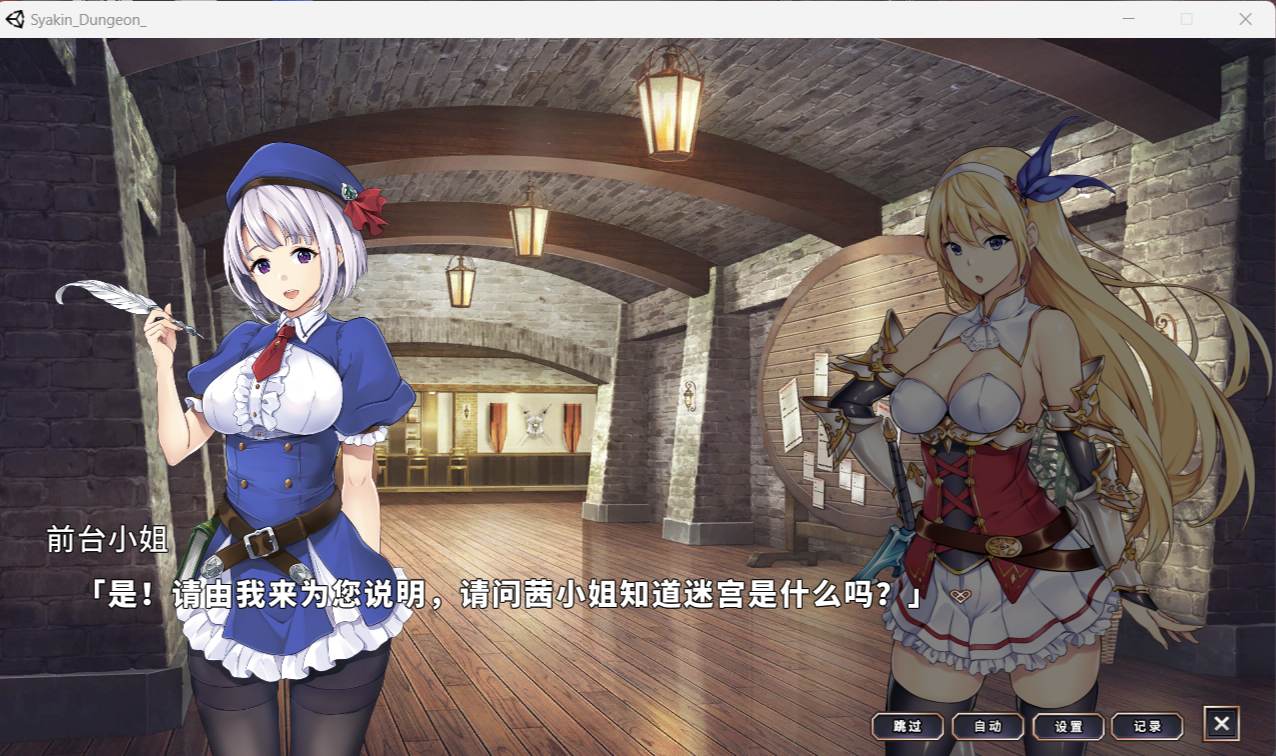Show the 记录 (Log) dialogue history
Screen dimensions: 1276x756
(1147, 726)
